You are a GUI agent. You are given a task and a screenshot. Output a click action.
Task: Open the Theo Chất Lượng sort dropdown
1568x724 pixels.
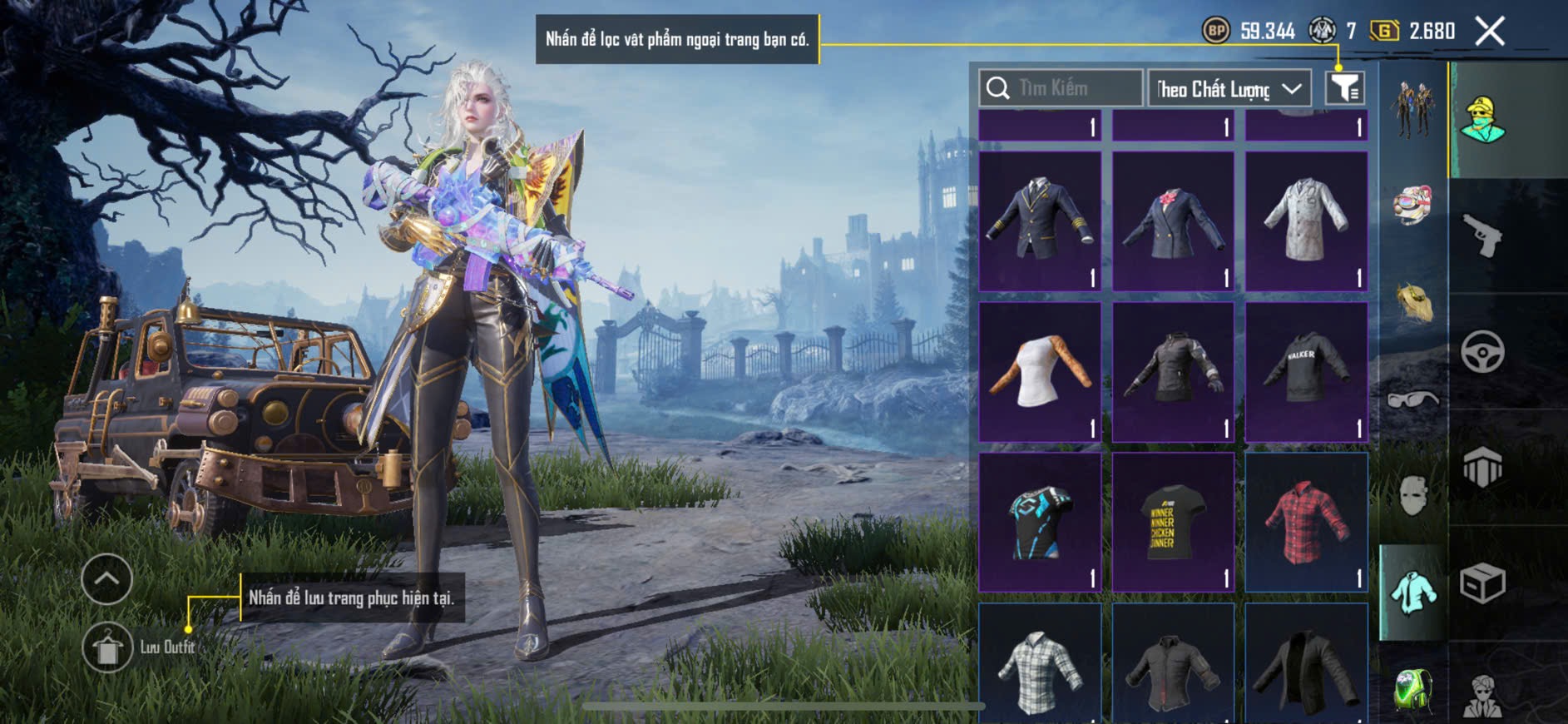click(1229, 89)
